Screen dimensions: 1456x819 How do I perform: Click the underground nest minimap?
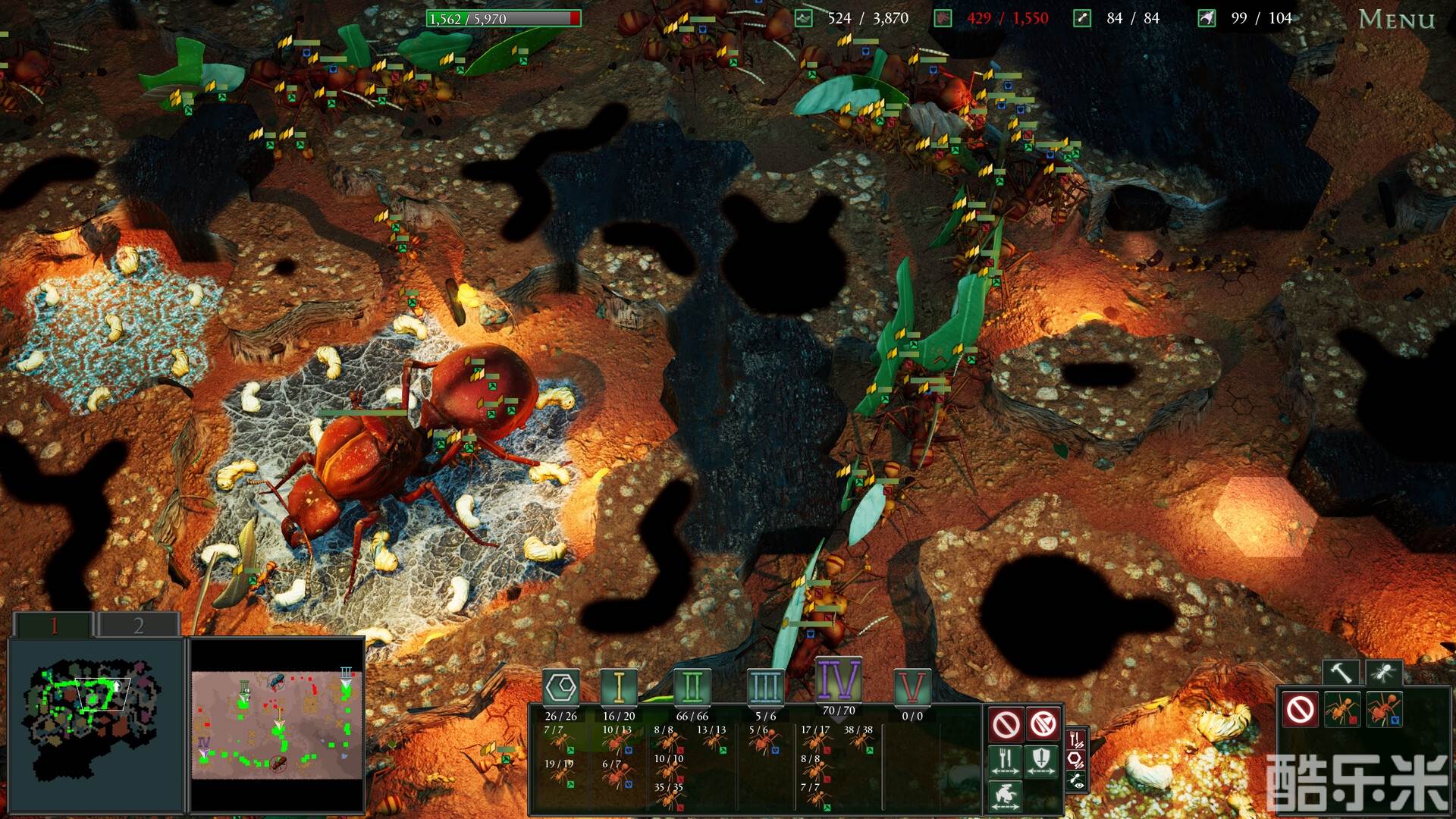click(96, 724)
